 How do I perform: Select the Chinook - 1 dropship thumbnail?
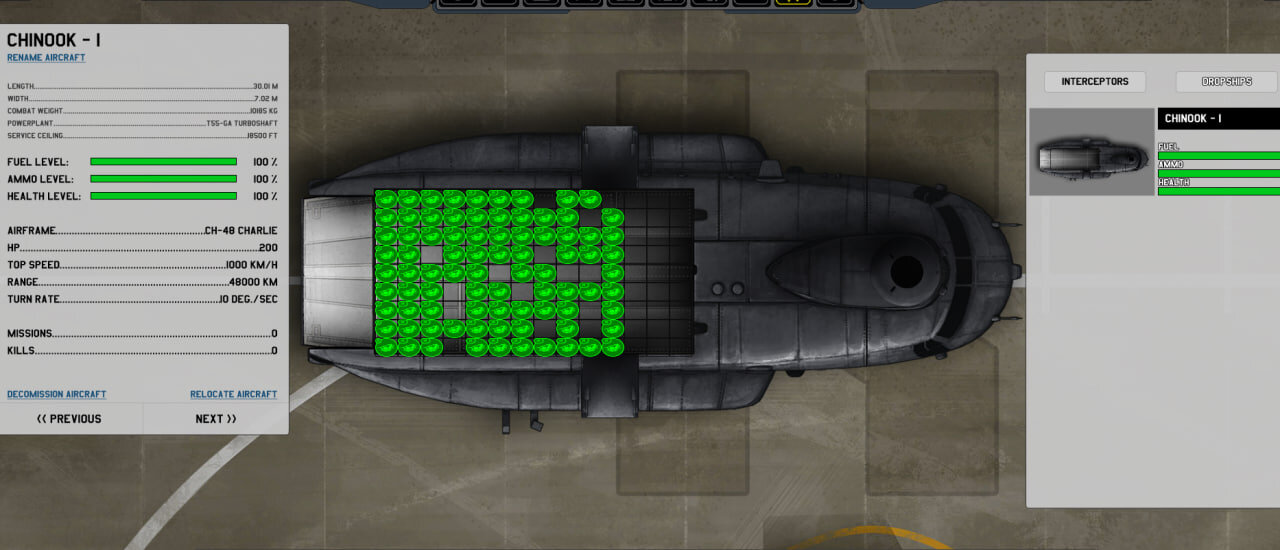click(x=1091, y=152)
